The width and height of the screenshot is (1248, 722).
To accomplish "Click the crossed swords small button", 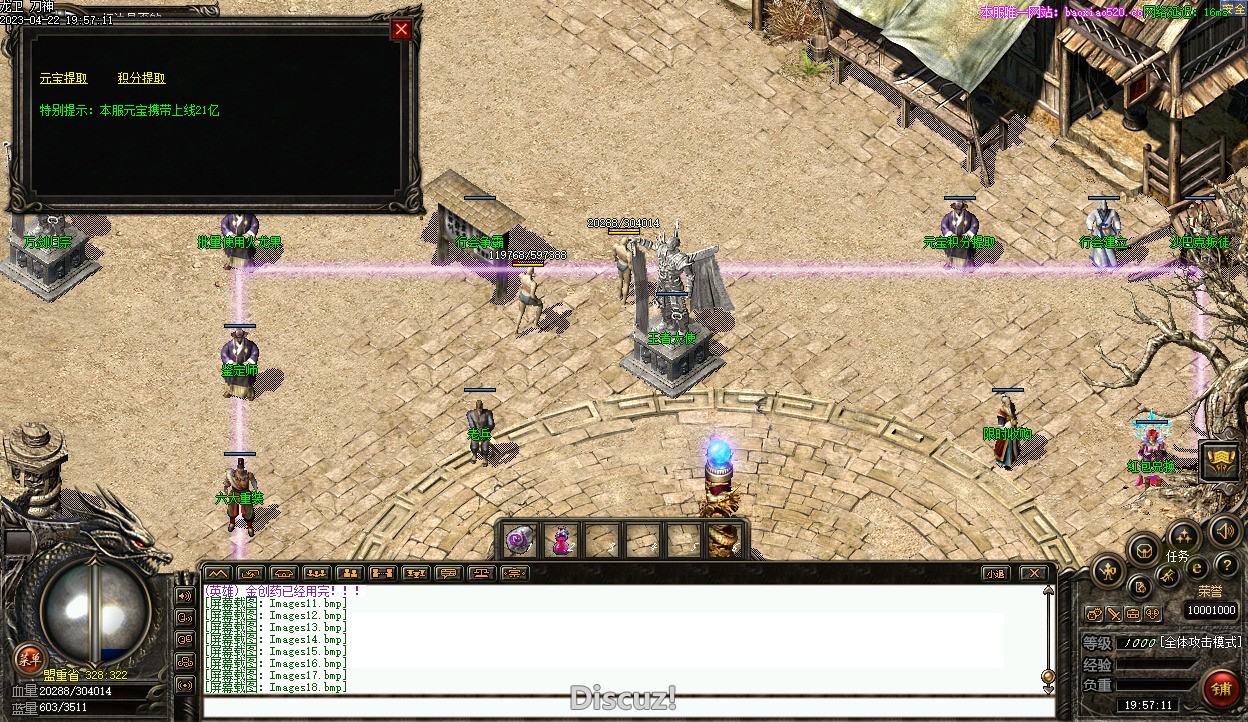I will (1113, 613).
